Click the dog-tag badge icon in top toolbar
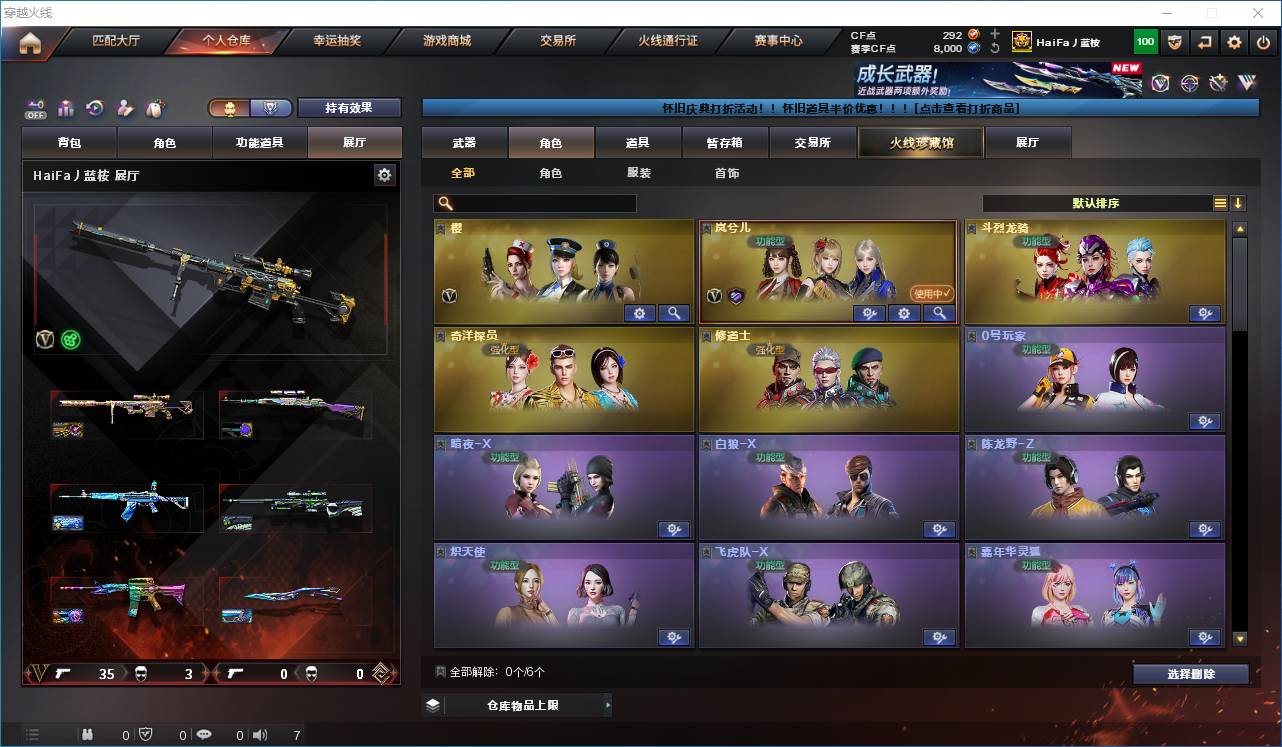The width and height of the screenshot is (1282, 747). tap(154, 108)
